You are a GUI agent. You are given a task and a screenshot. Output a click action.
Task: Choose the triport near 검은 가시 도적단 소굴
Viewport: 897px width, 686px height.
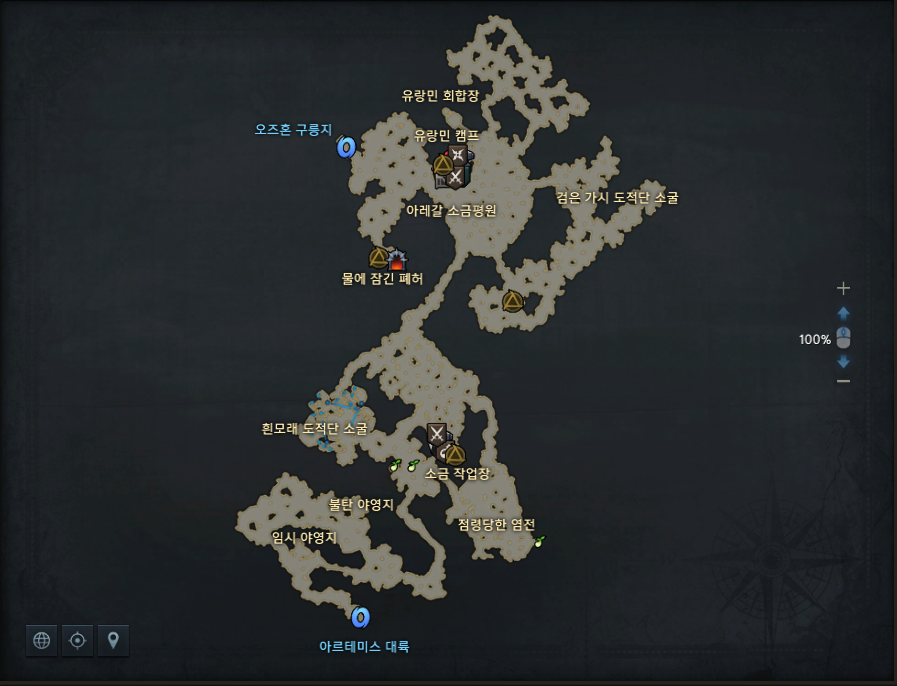[513, 301]
